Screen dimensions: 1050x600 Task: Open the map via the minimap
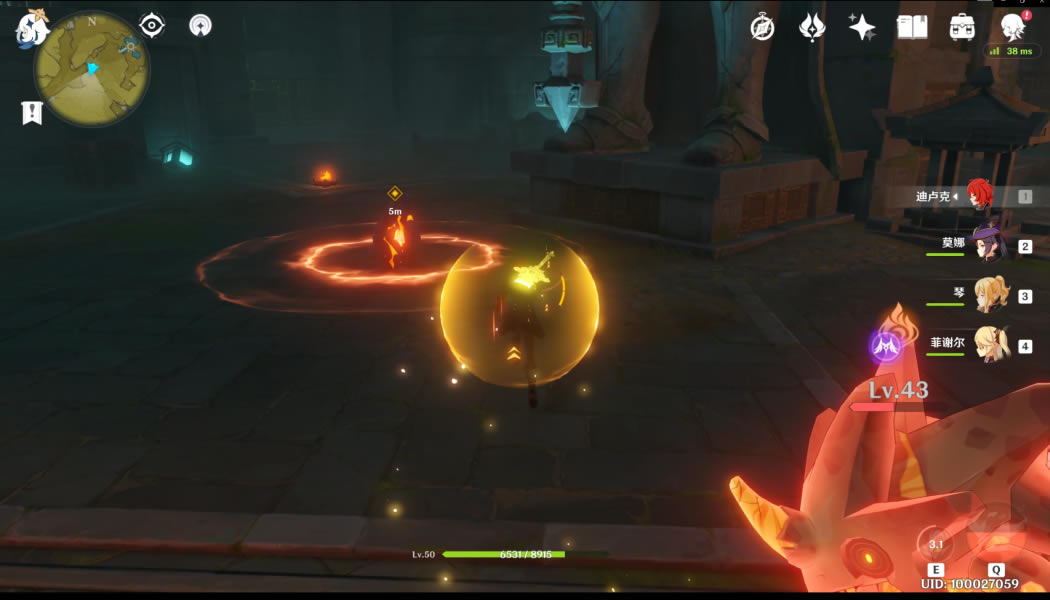click(x=91, y=68)
